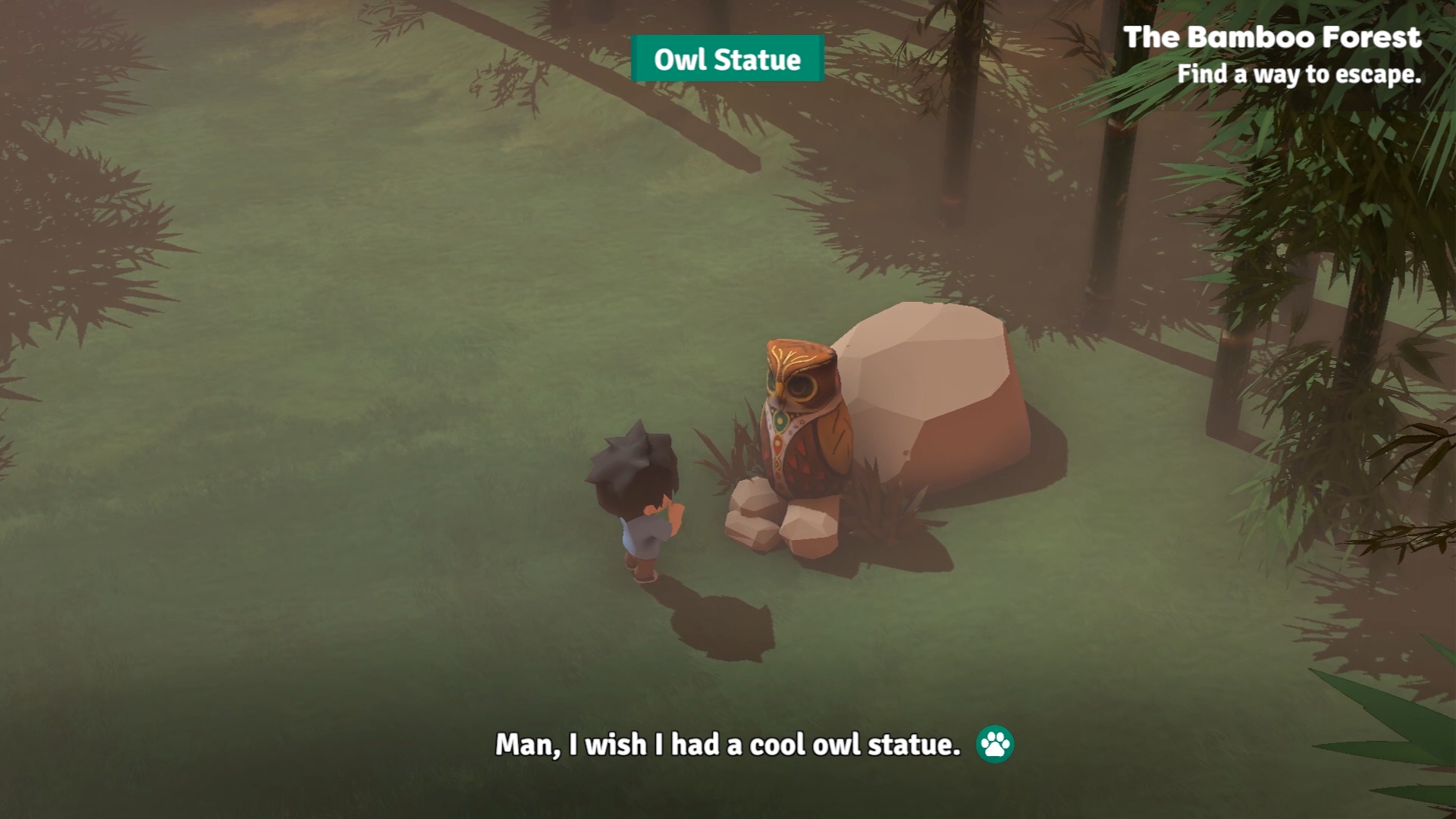Viewport: 1456px width, 819px height.
Task: Select the Owl Statue name label
Action: (x=726, y=59)
